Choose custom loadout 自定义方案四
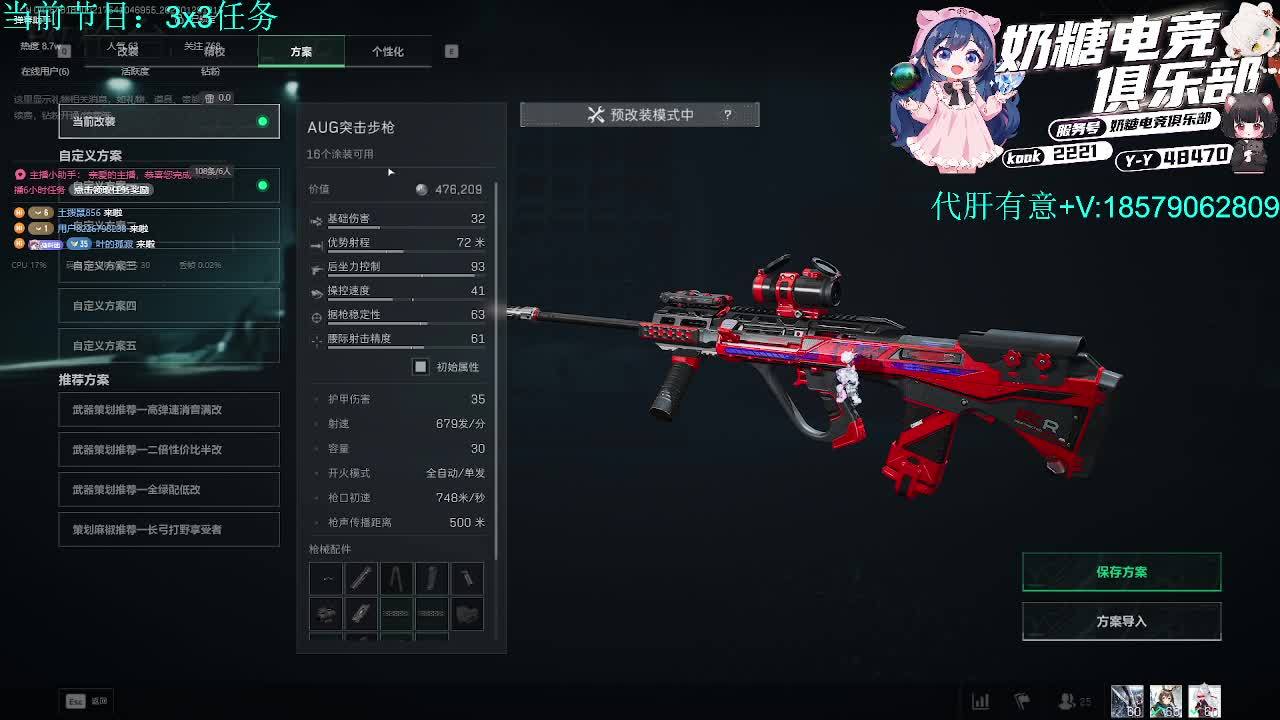1280x720 pixels. click(x=168, y=306)
